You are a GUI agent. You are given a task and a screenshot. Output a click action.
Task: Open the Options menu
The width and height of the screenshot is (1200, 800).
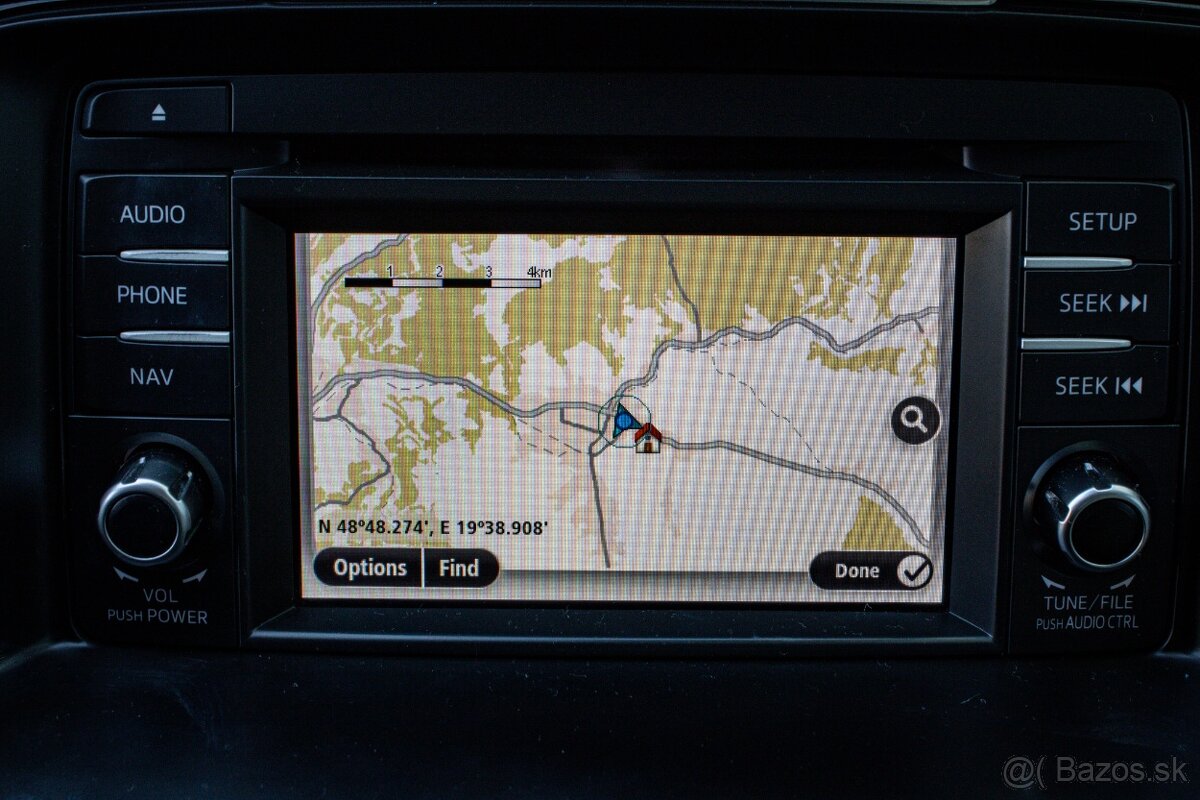pyautogui.click(x=369, y=568)
